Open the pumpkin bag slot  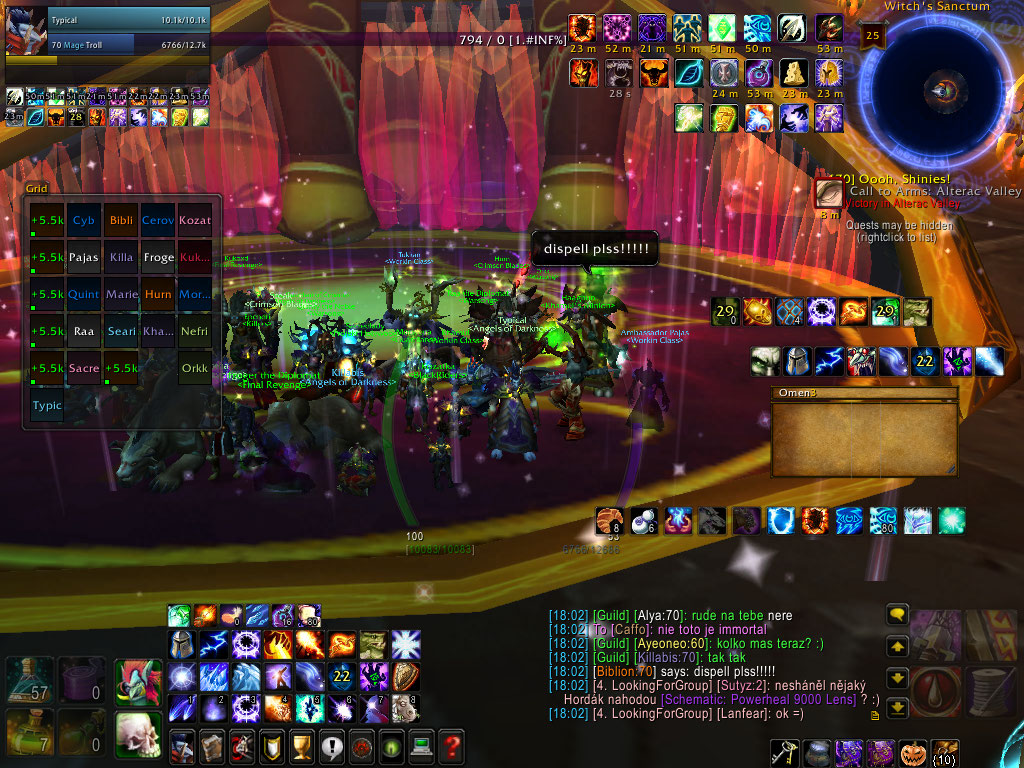(x=915, y=752)
